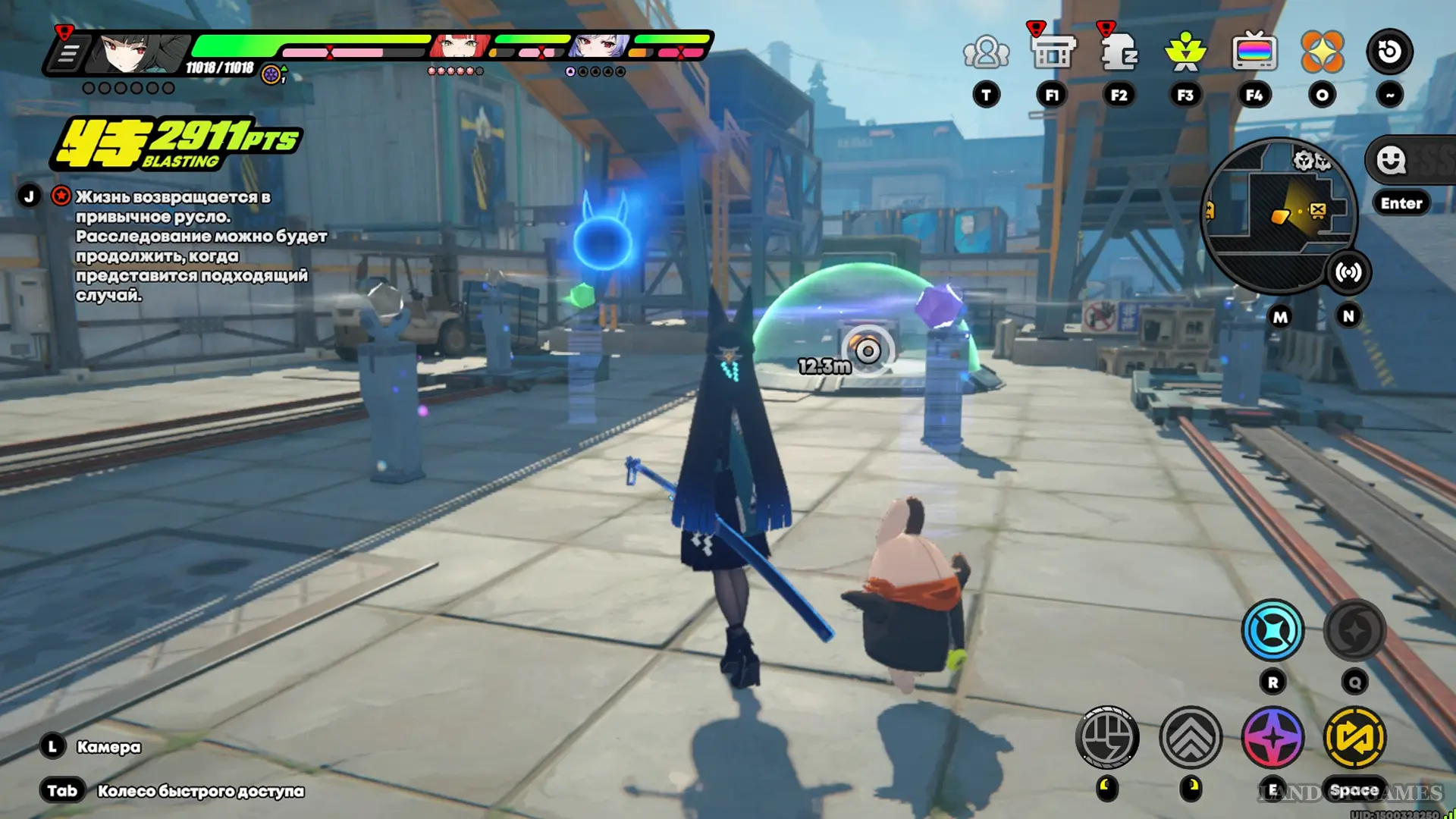Open the hamburger menu at top left
1456x819 pixels.
[x=68, y=54]
